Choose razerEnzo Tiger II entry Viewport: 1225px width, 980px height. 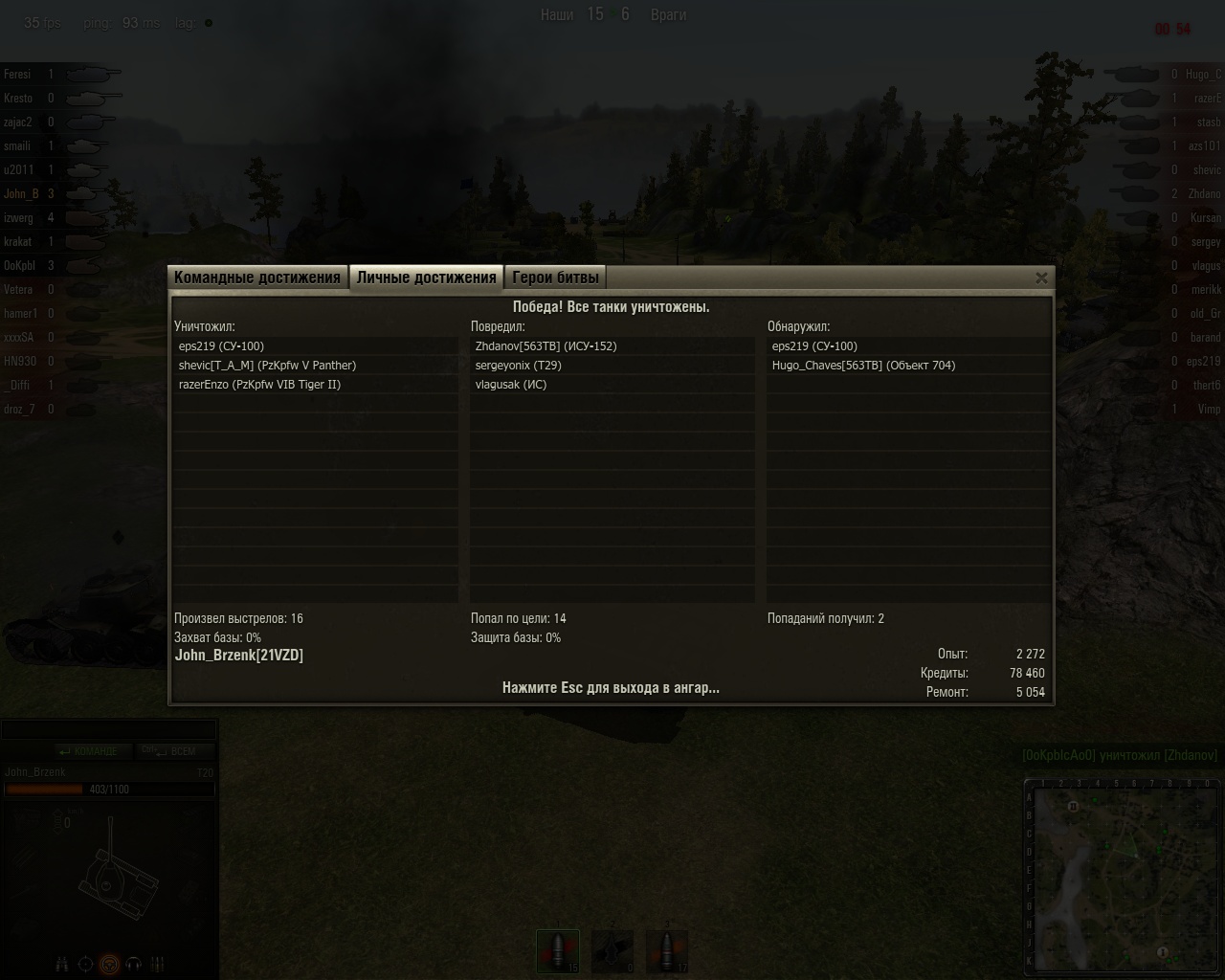click(259, 385)
